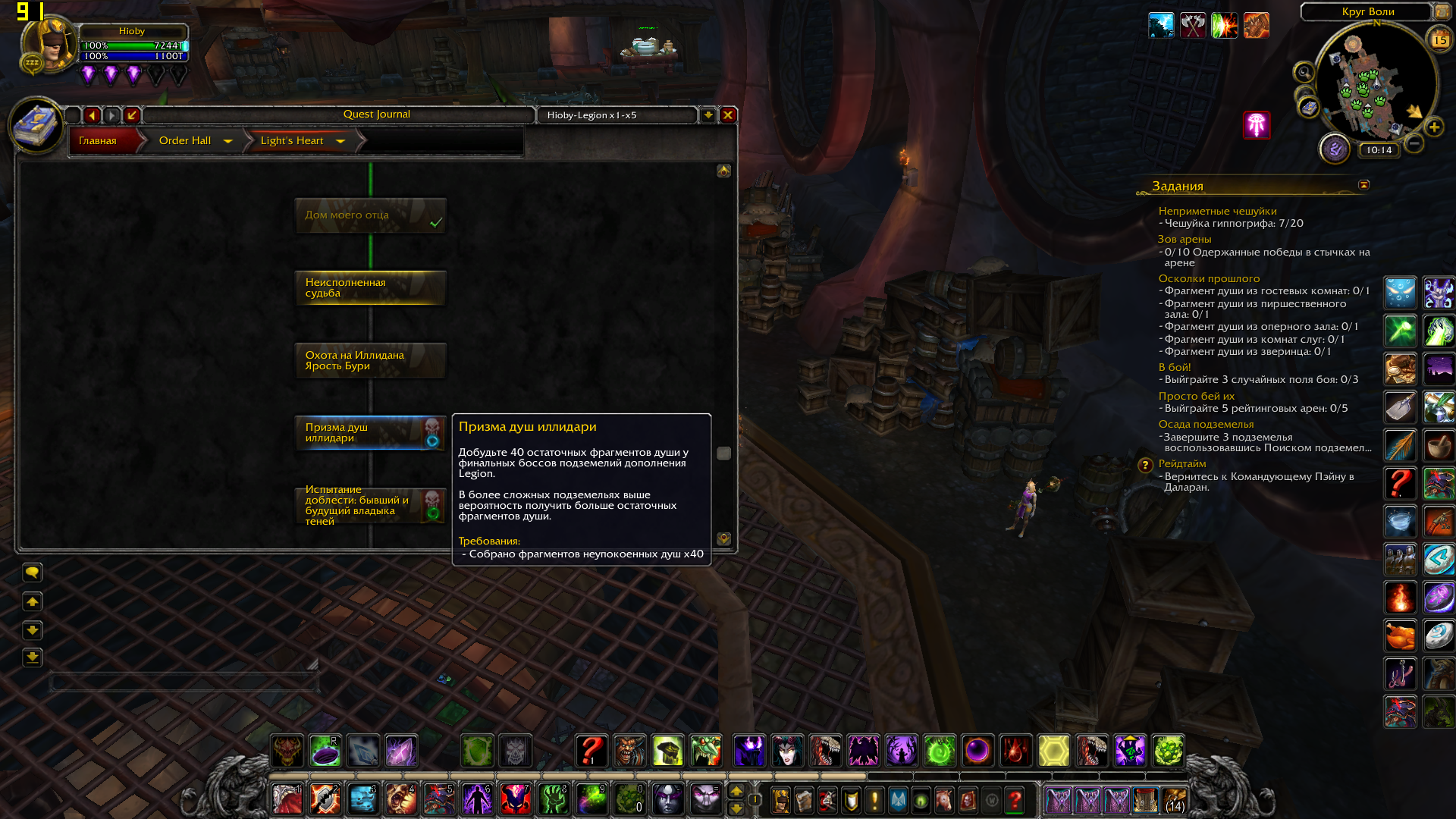This screenshot has height=819, width=1456.
Task: Open the Круг Воли zone title
Action: click(1367, 12)
